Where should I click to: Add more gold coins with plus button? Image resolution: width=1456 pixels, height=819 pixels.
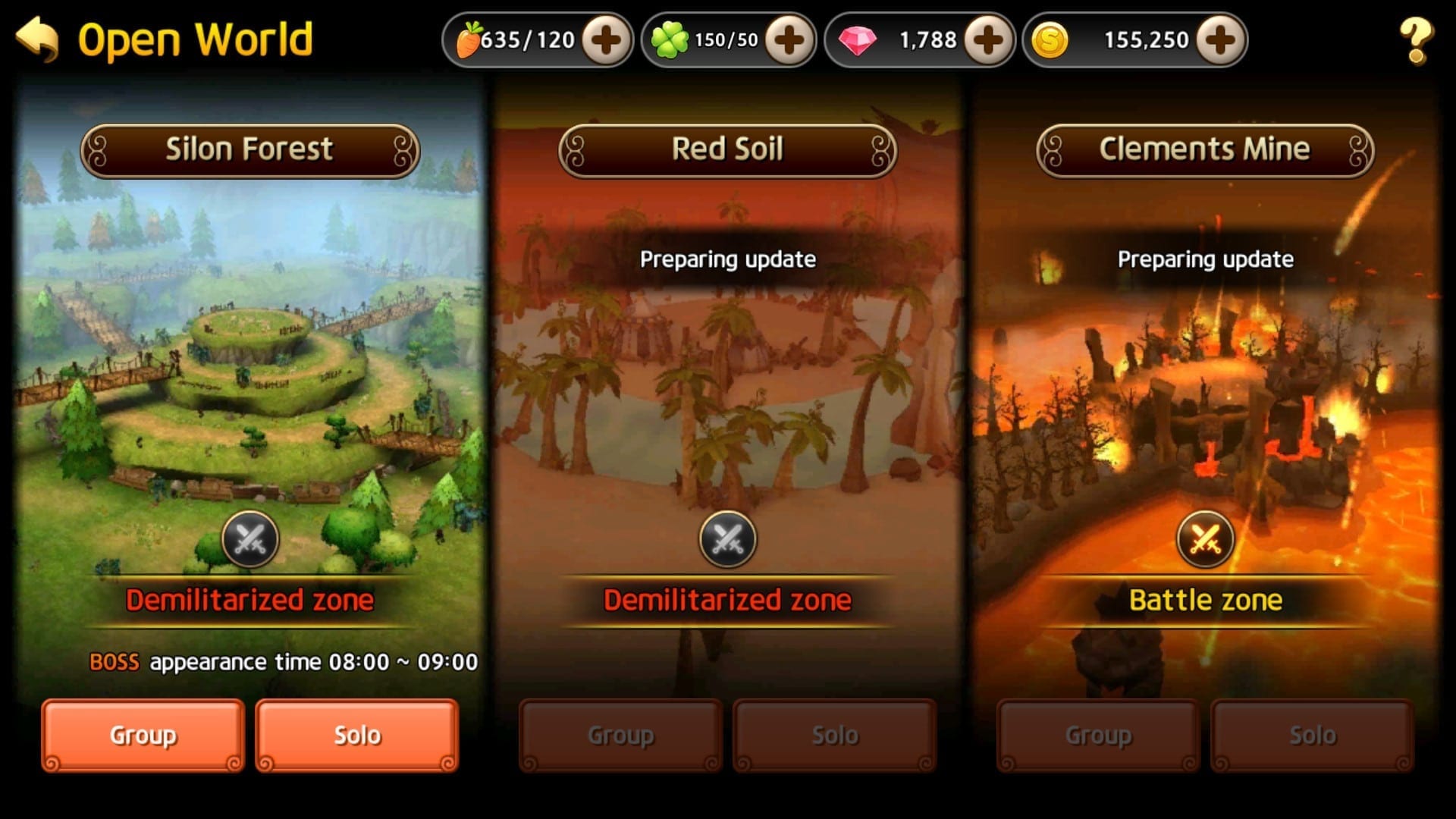(x=1220, y=40)
